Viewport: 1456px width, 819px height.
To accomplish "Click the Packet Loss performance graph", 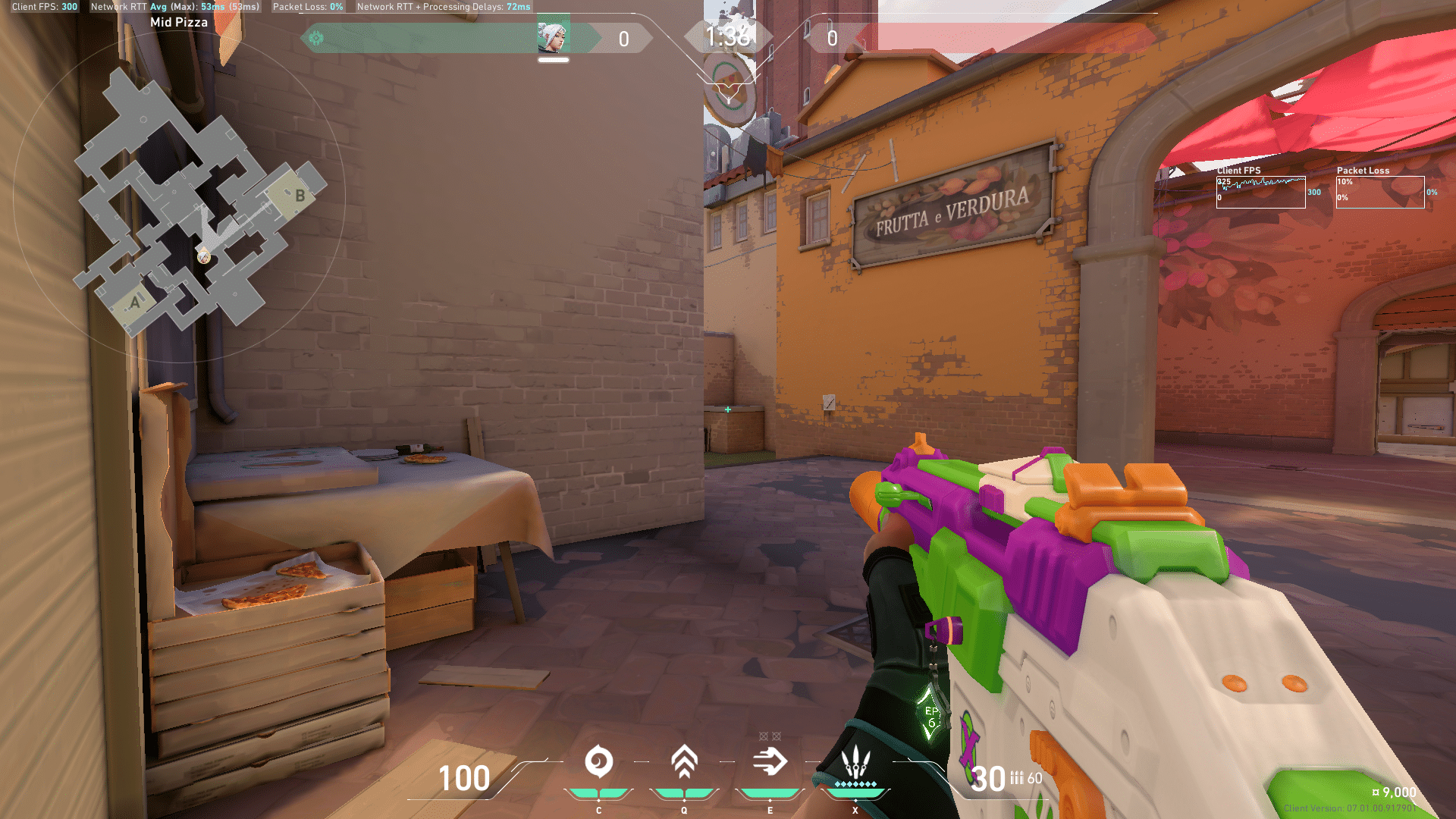I will 1379,192.
